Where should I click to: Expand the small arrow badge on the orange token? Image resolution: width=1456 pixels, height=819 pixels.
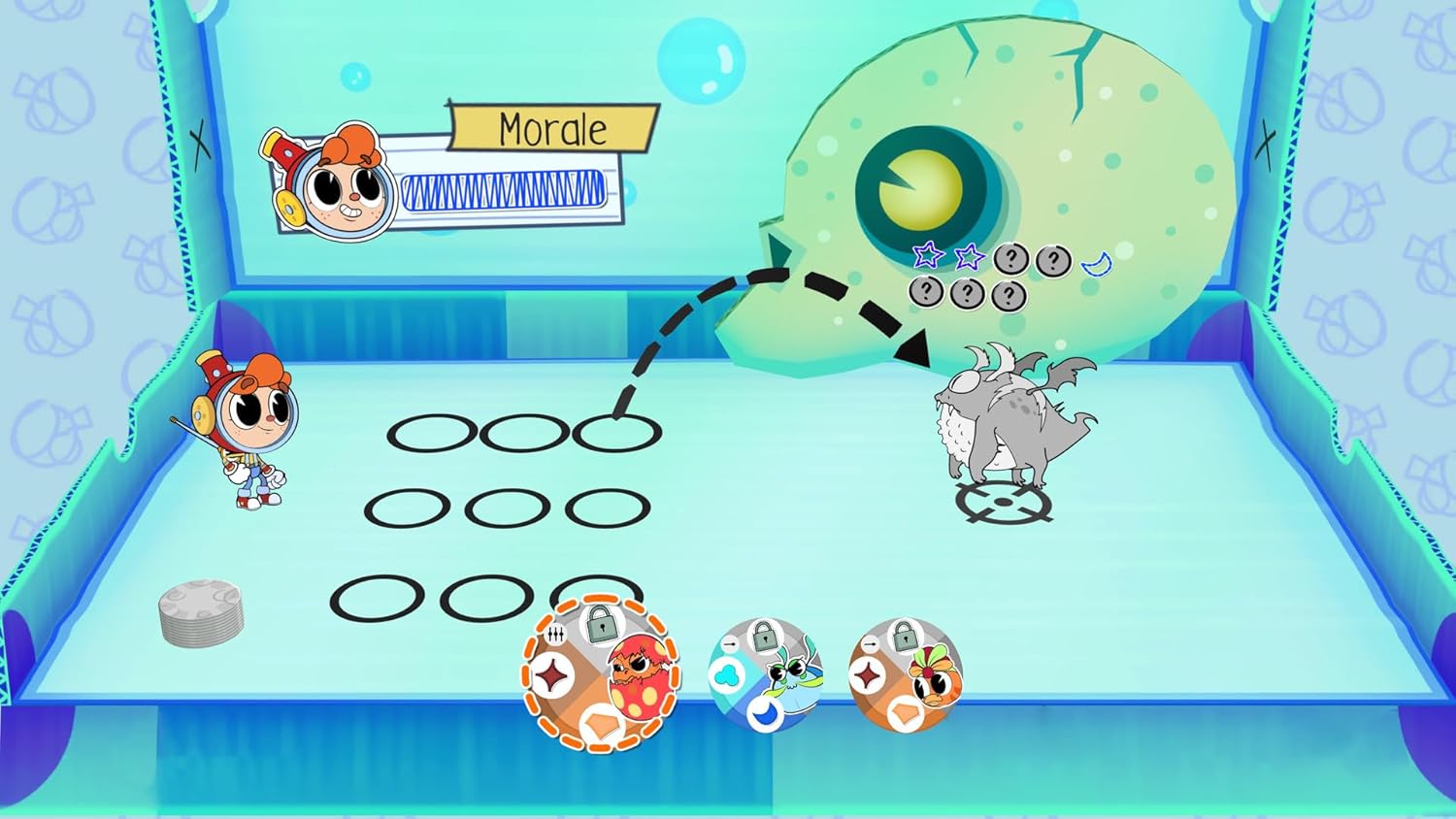coord(871,644)
